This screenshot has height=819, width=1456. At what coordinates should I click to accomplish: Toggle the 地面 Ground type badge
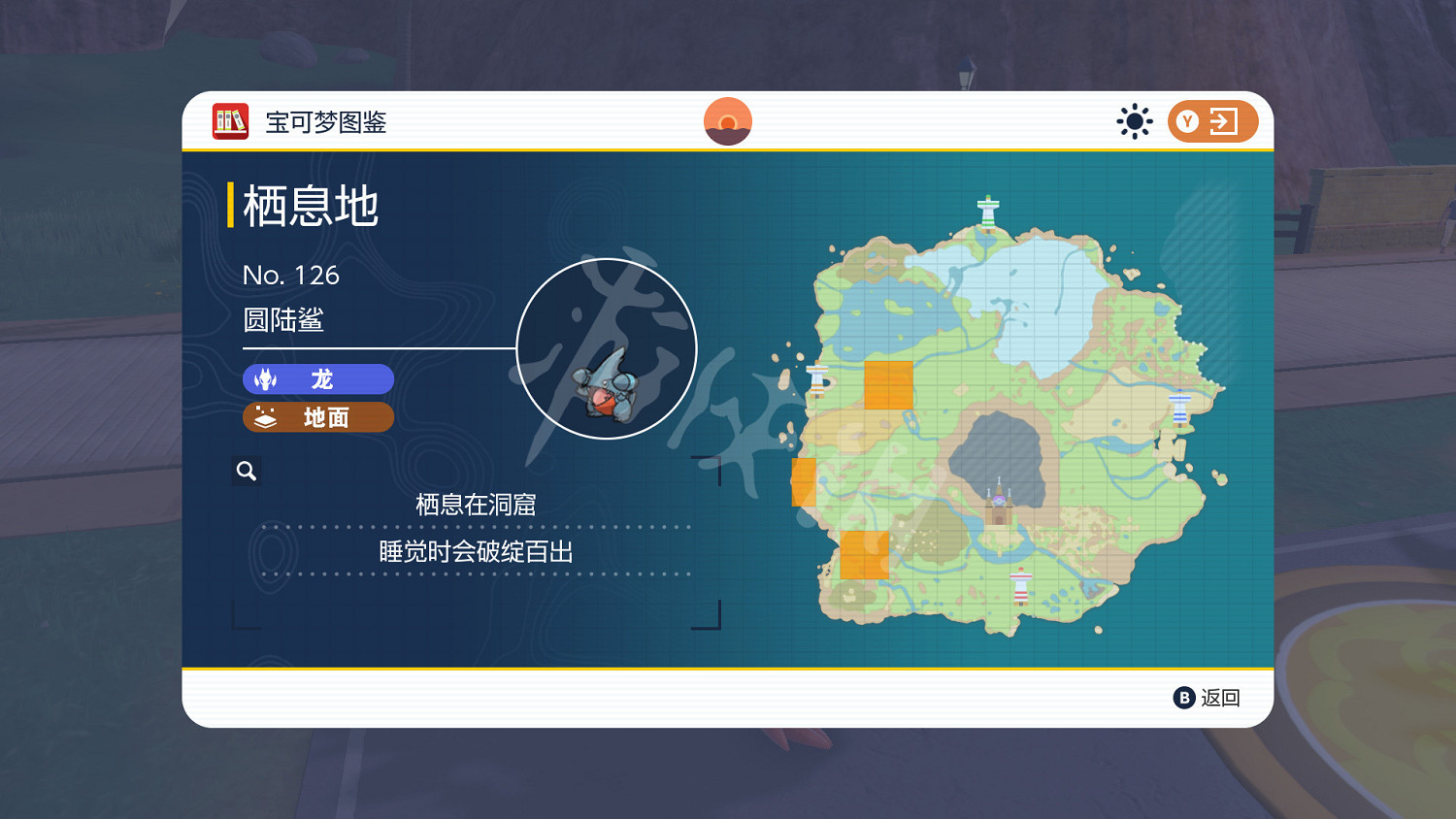317,417
